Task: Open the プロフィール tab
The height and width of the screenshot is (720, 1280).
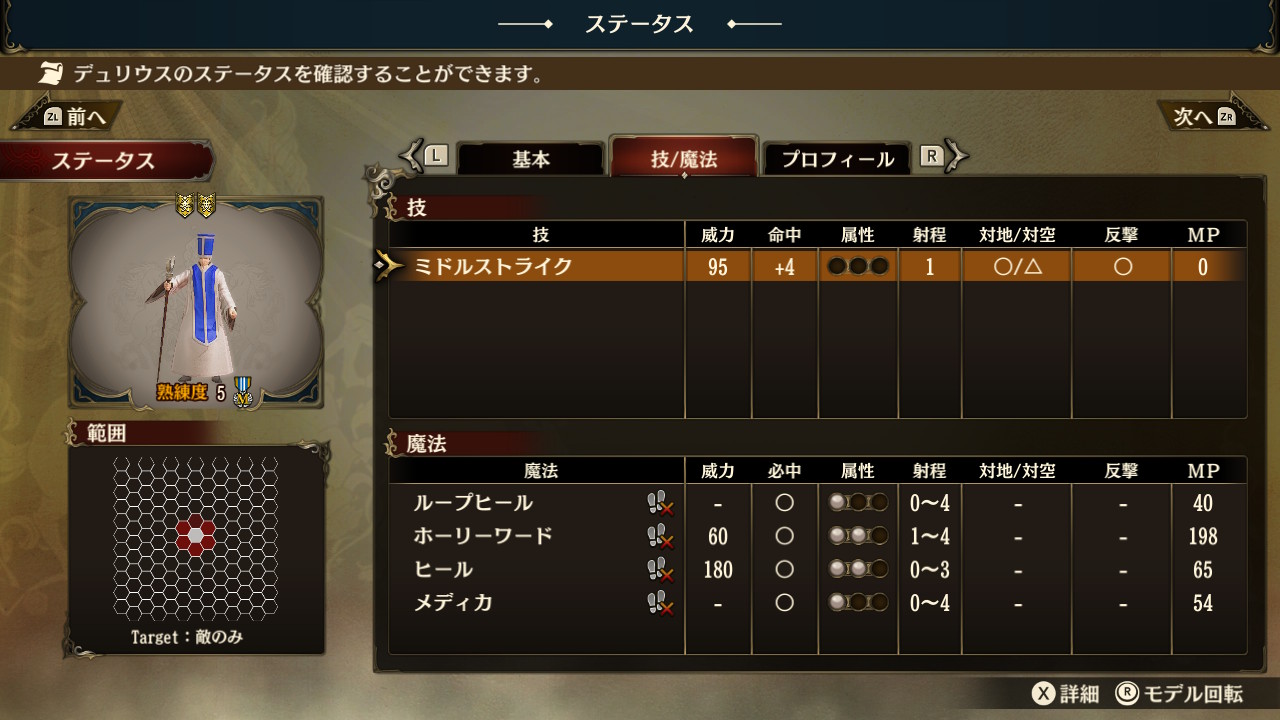Action: tap(837, 159)
